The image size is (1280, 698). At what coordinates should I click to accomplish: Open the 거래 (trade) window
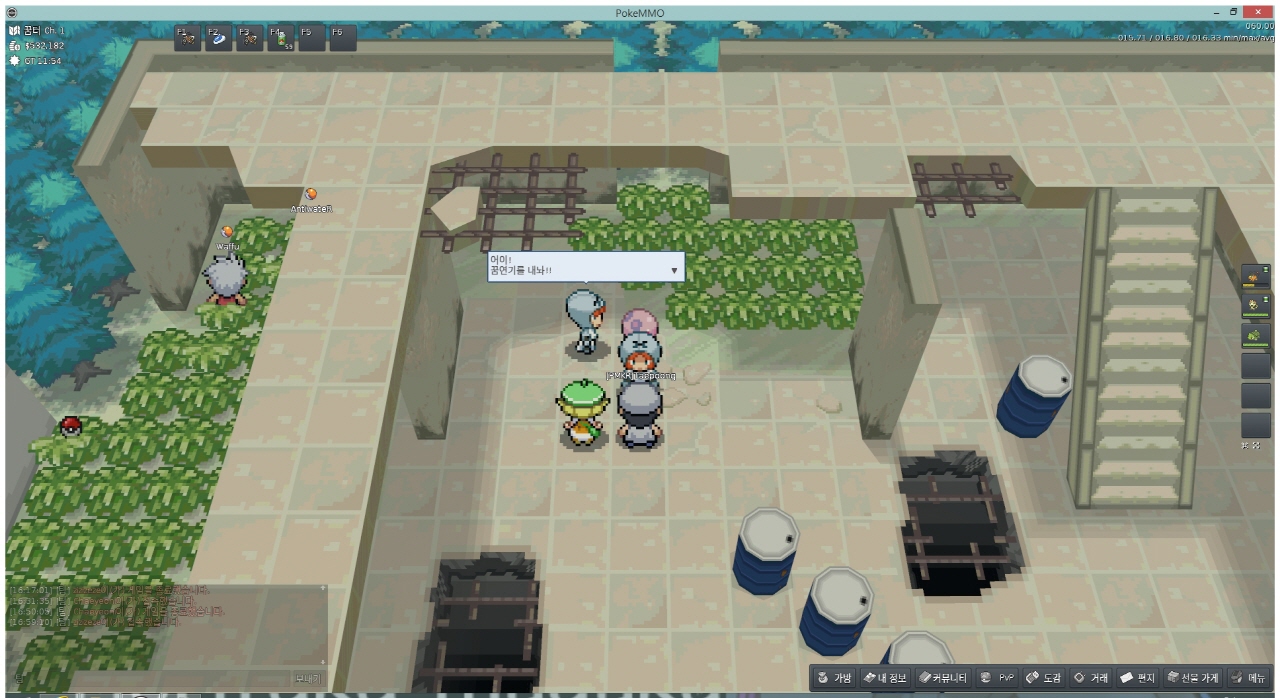1092,678
